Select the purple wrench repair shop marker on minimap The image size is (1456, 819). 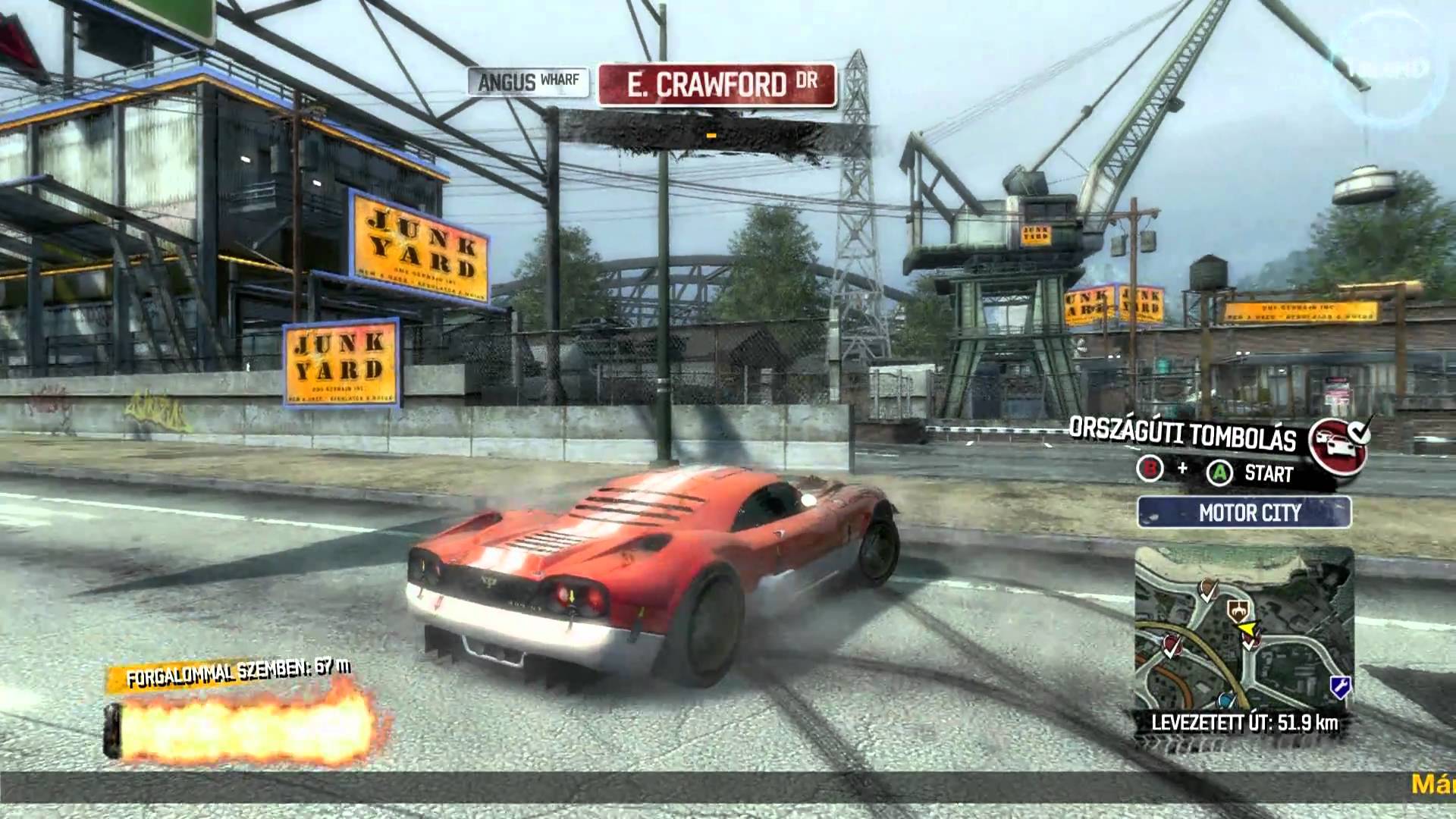click(x=1341, y=686)
